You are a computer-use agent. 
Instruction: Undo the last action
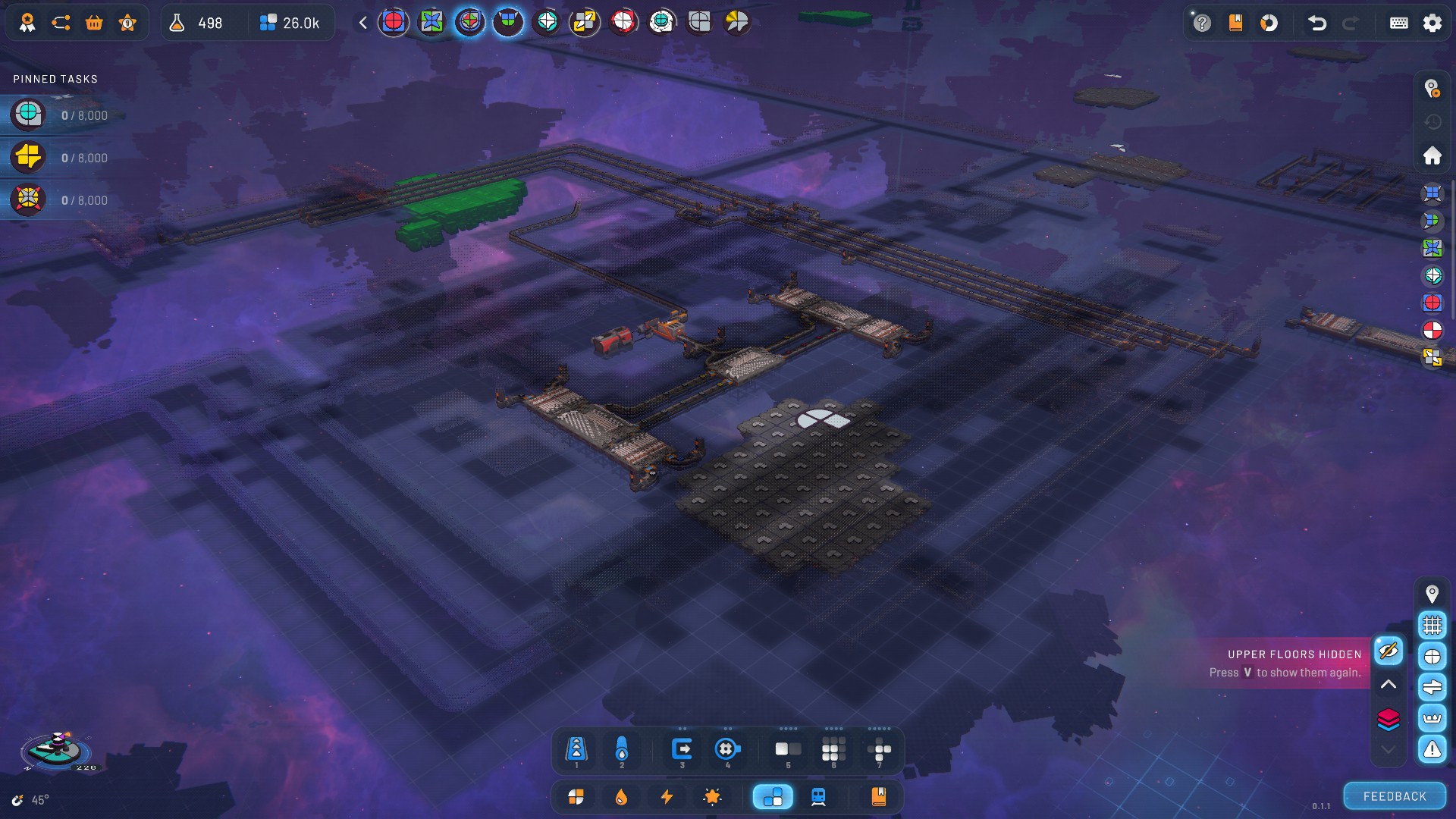tap(1317, 23)
